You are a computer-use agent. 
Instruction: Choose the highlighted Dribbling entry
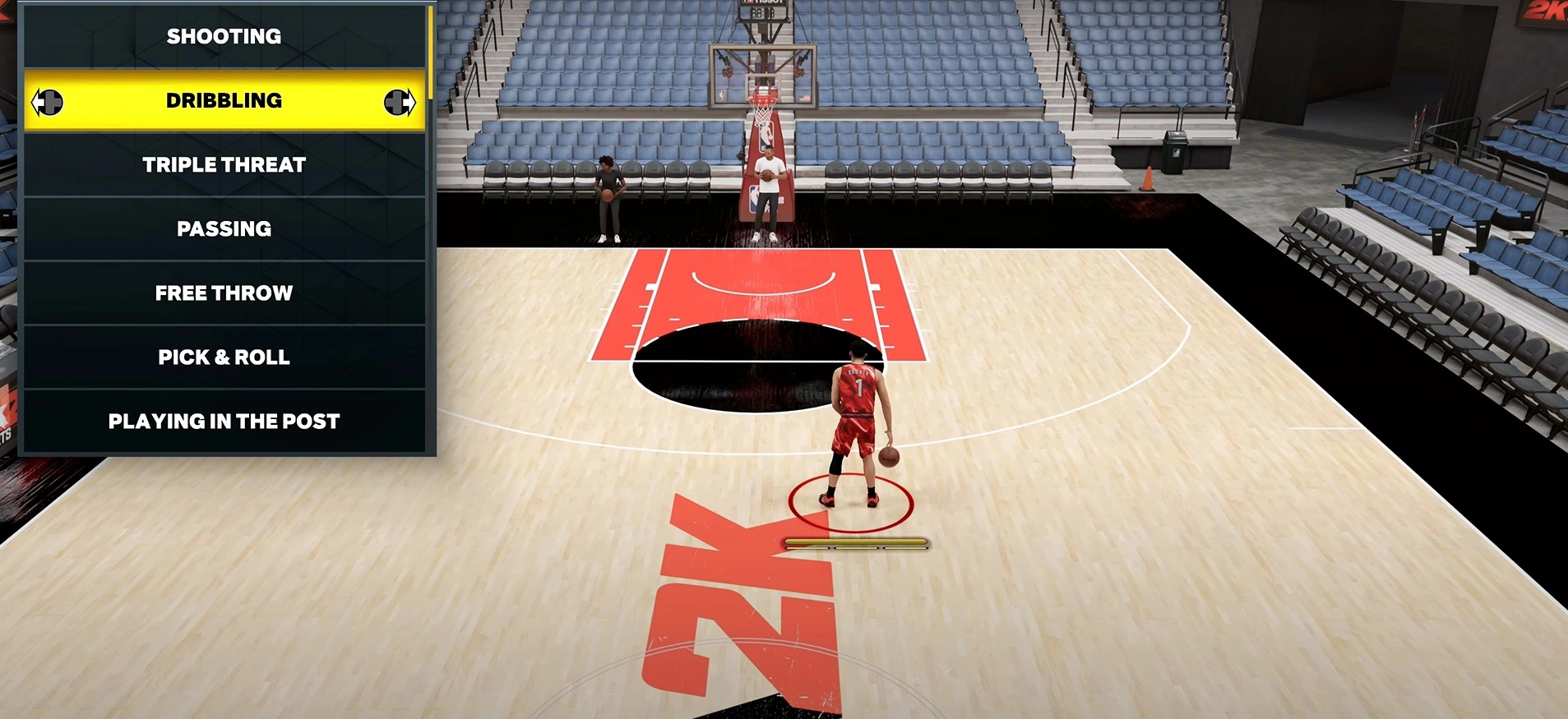click(224, 101)
